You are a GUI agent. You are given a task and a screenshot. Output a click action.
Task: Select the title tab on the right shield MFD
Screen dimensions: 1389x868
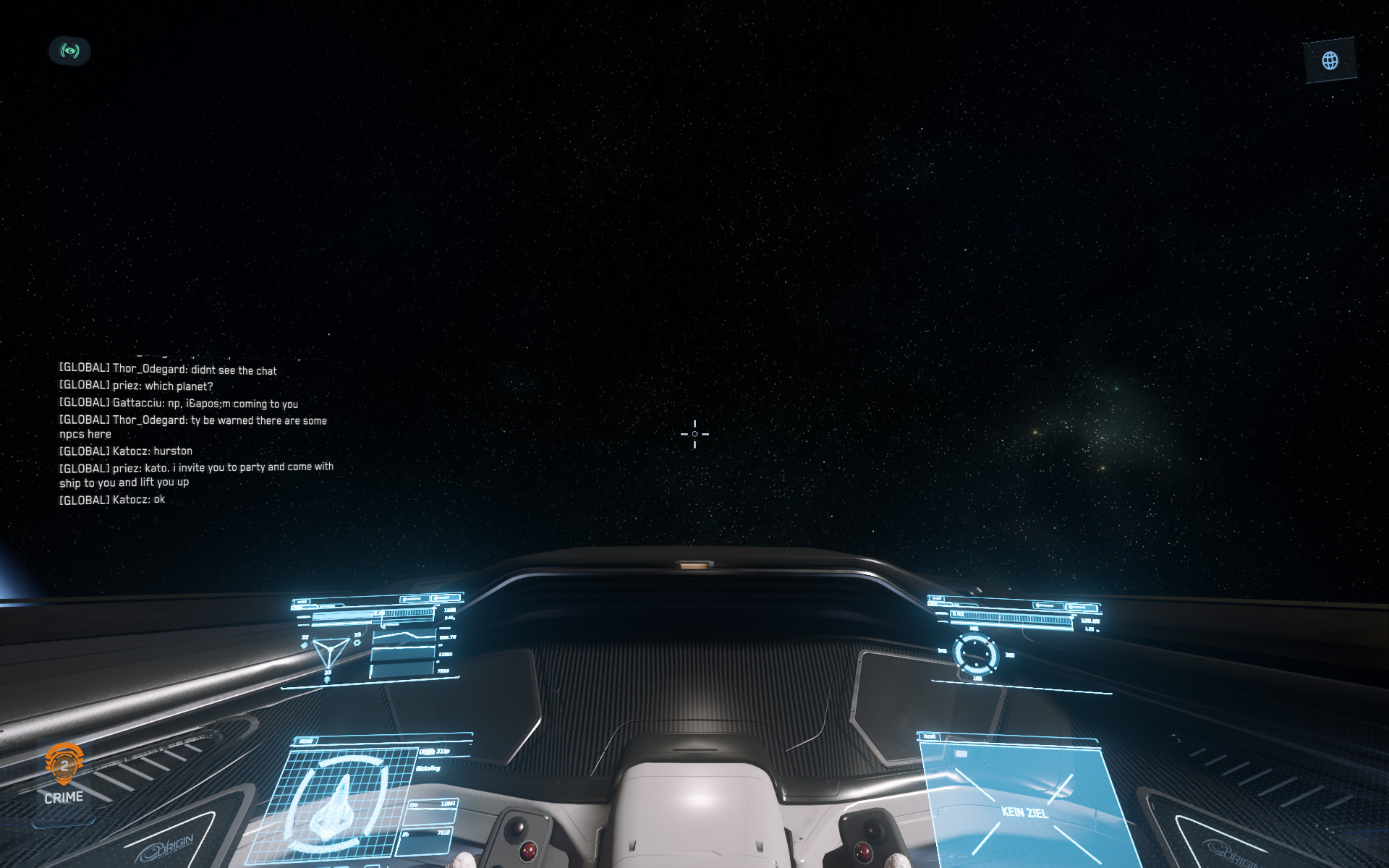coord(938,598)
